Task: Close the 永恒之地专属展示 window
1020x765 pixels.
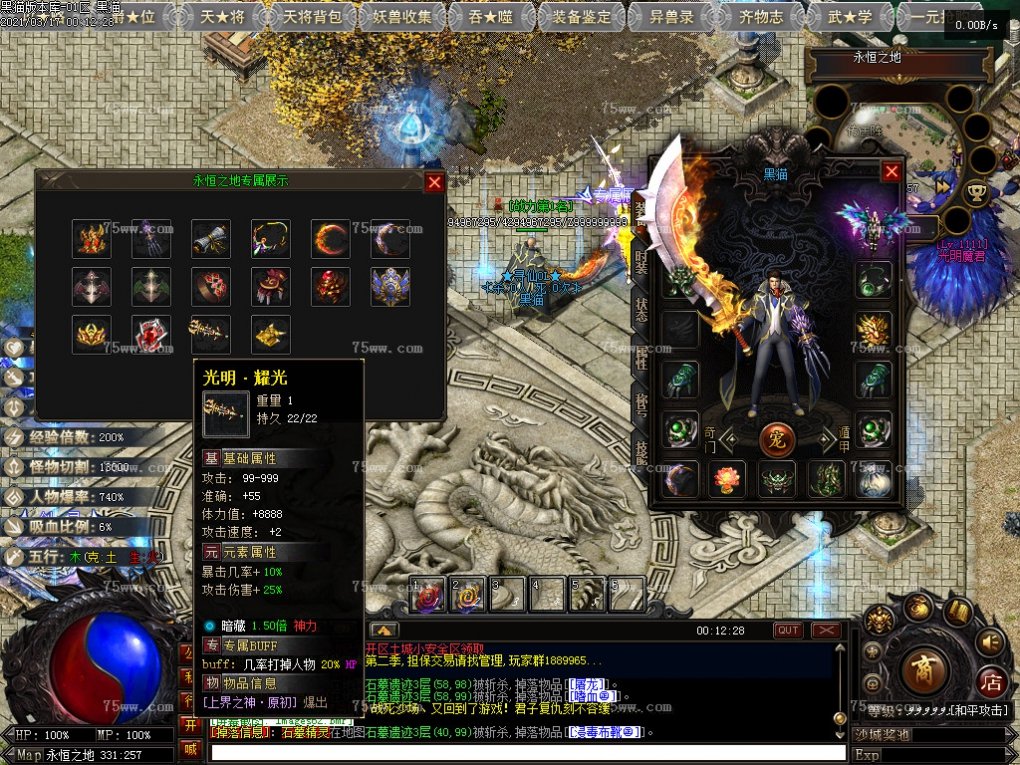Action: (x=434, y=182)
